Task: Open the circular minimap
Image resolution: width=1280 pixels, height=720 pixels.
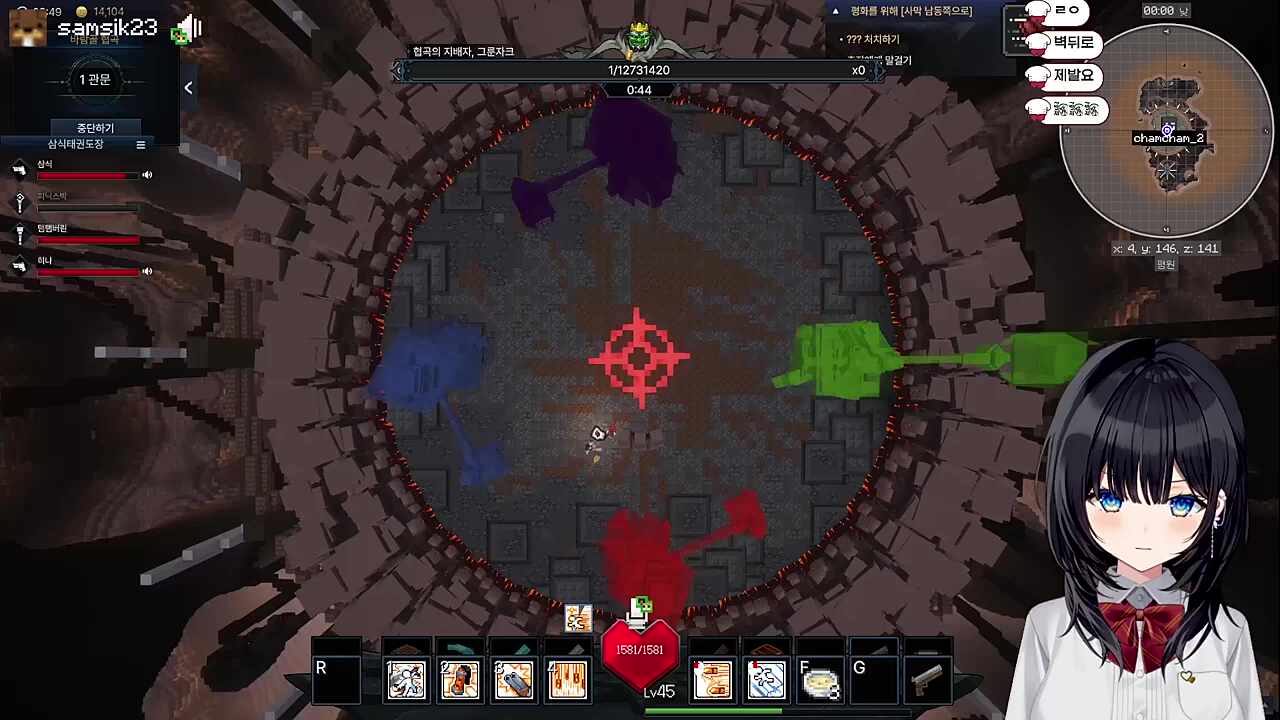Action: tap(1166, 130)
